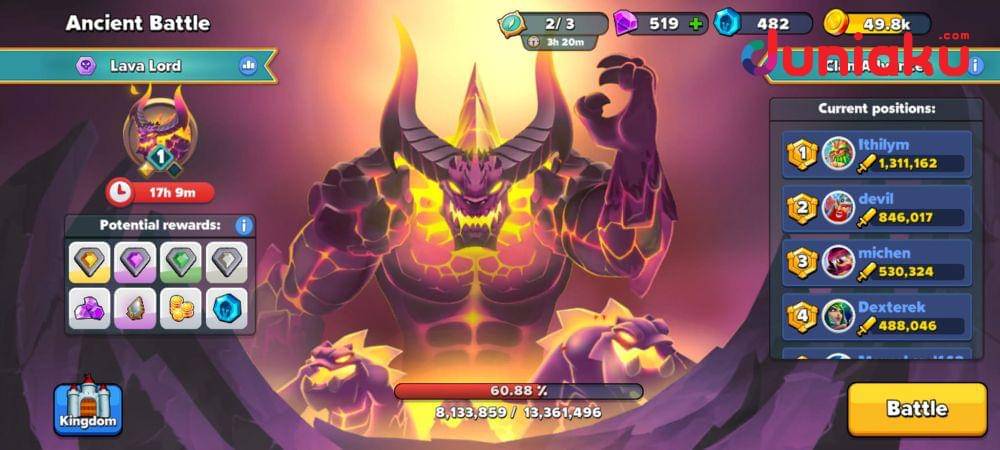Select the yellow gem reward tile
The height and width of the screenshot is (450, 1000).
click(90, 263)
